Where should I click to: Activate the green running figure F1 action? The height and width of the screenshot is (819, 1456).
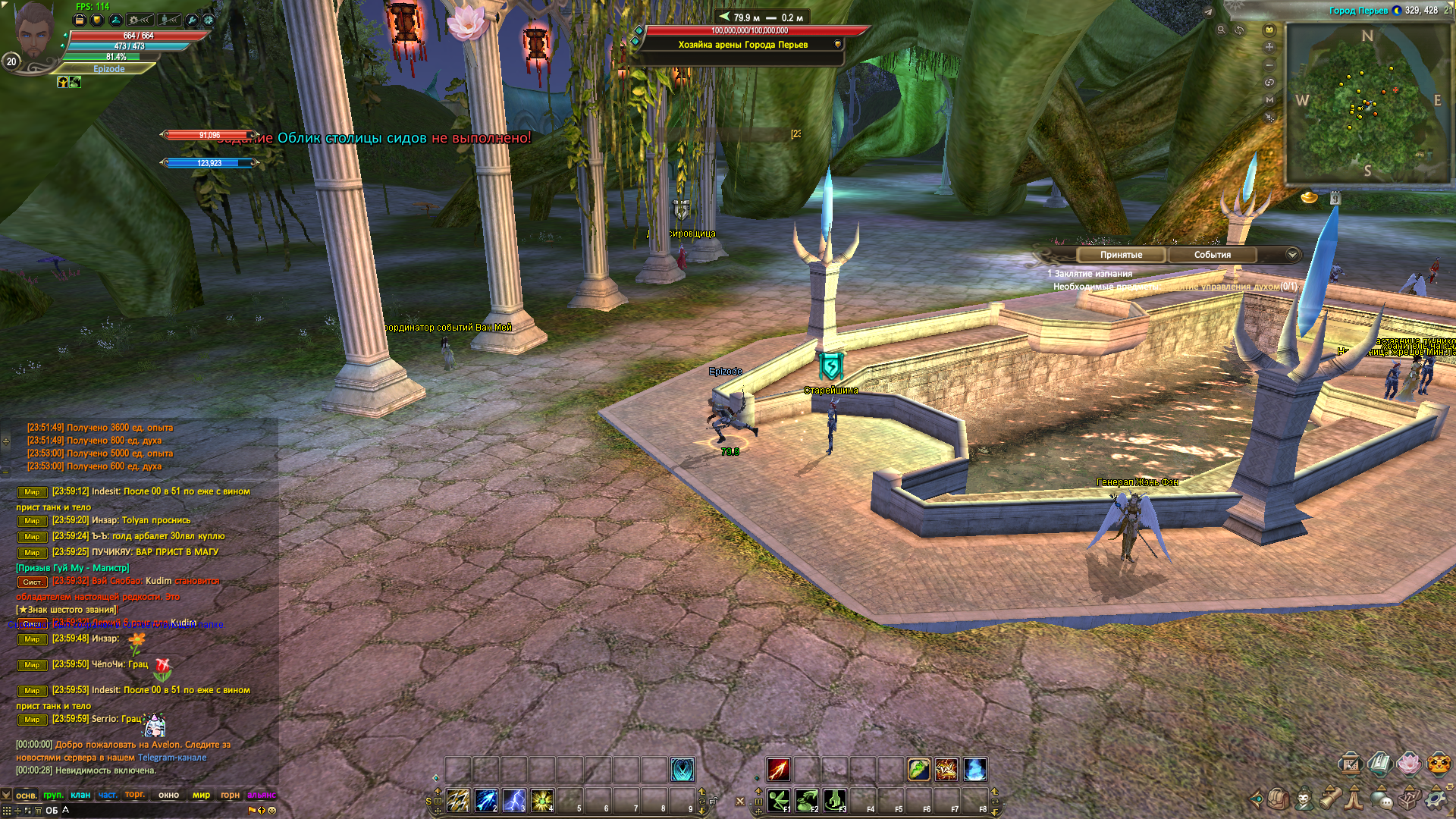click(779, 800)
